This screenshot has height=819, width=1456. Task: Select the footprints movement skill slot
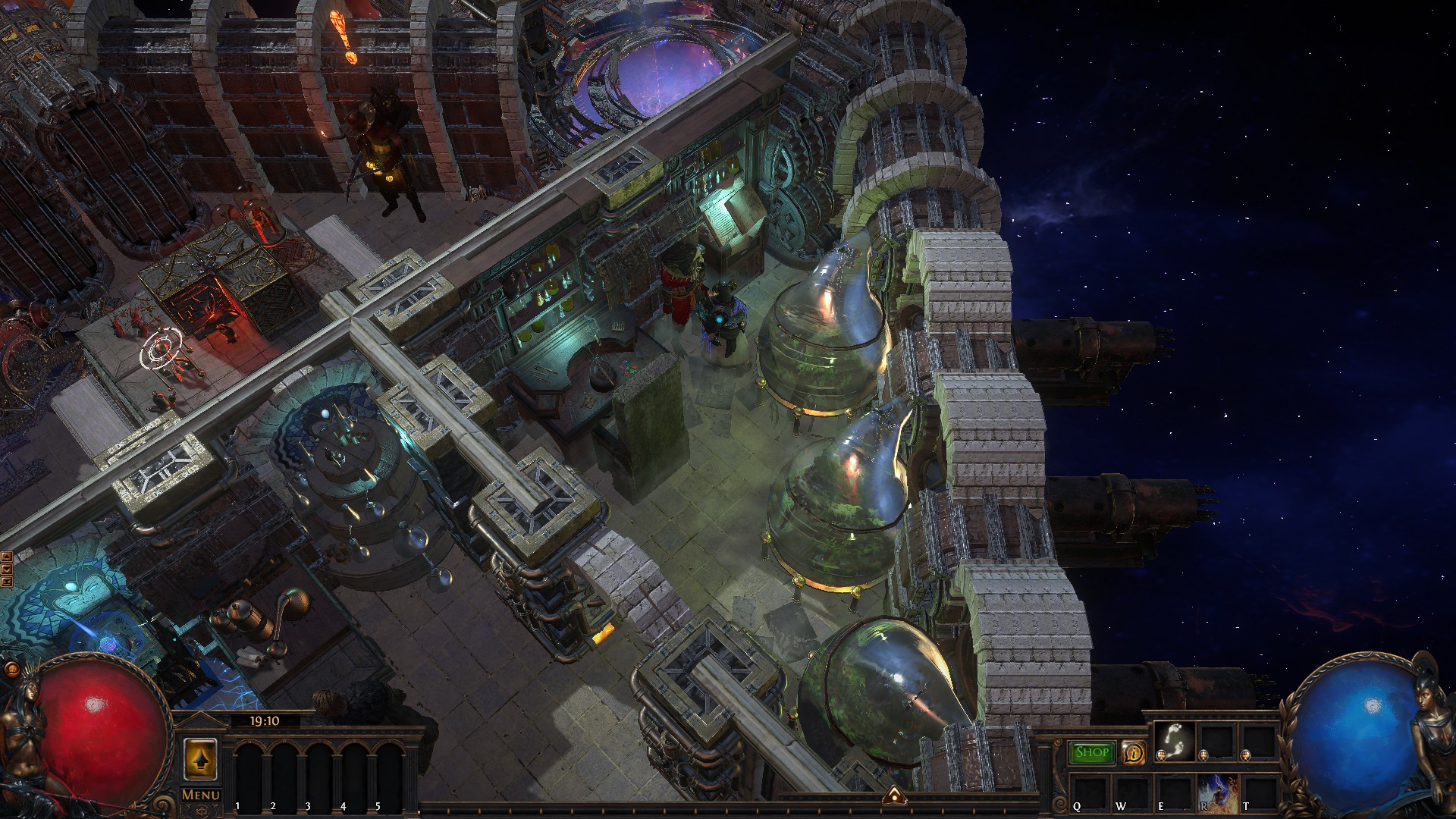coord(1175,741)
